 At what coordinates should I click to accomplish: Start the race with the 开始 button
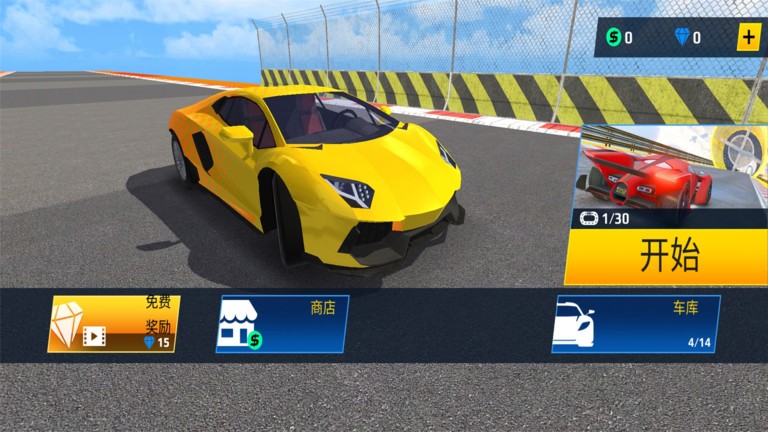coord(668,256)
